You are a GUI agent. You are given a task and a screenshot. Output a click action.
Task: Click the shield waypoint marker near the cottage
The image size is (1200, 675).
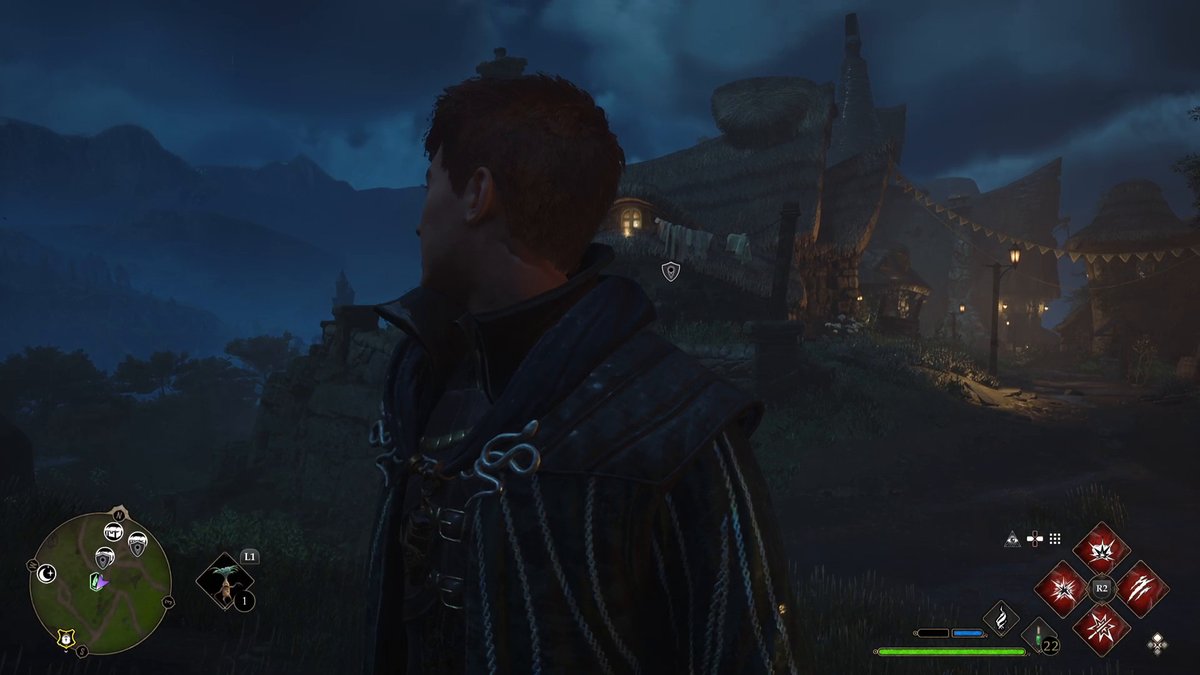[670, 271]
